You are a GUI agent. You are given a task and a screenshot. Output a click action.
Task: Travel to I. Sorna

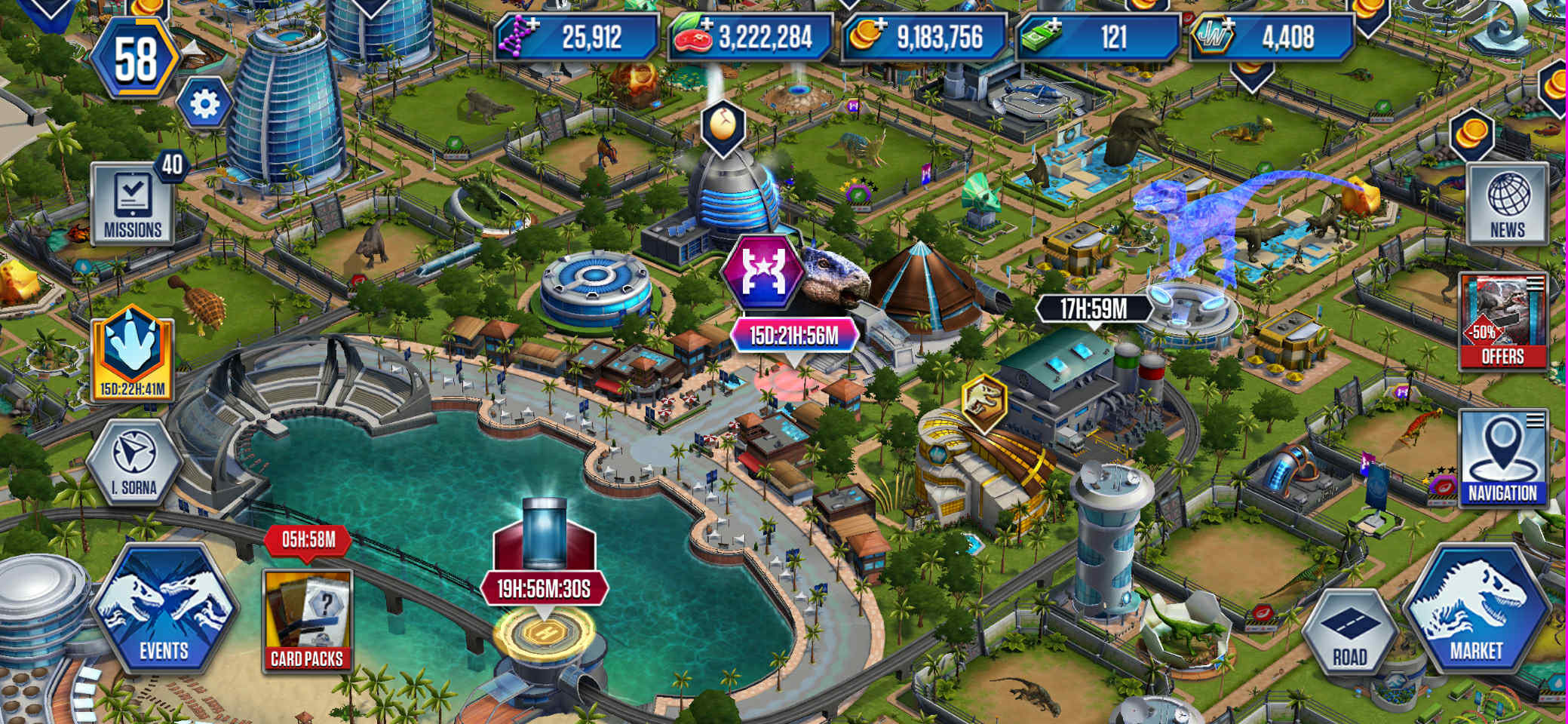click(x=133, y=462)
